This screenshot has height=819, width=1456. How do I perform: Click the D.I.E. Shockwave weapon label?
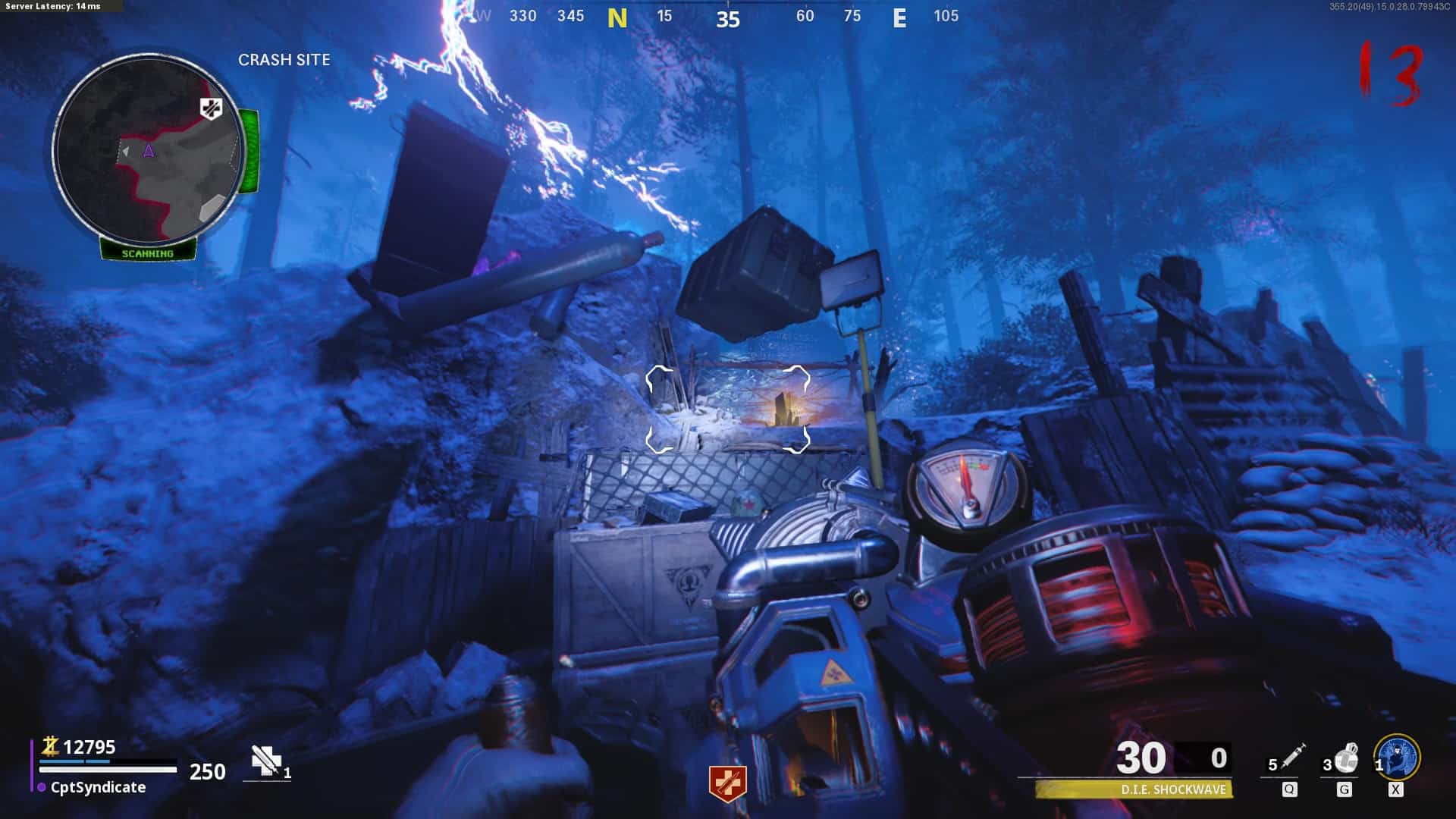pos(1172,789)
